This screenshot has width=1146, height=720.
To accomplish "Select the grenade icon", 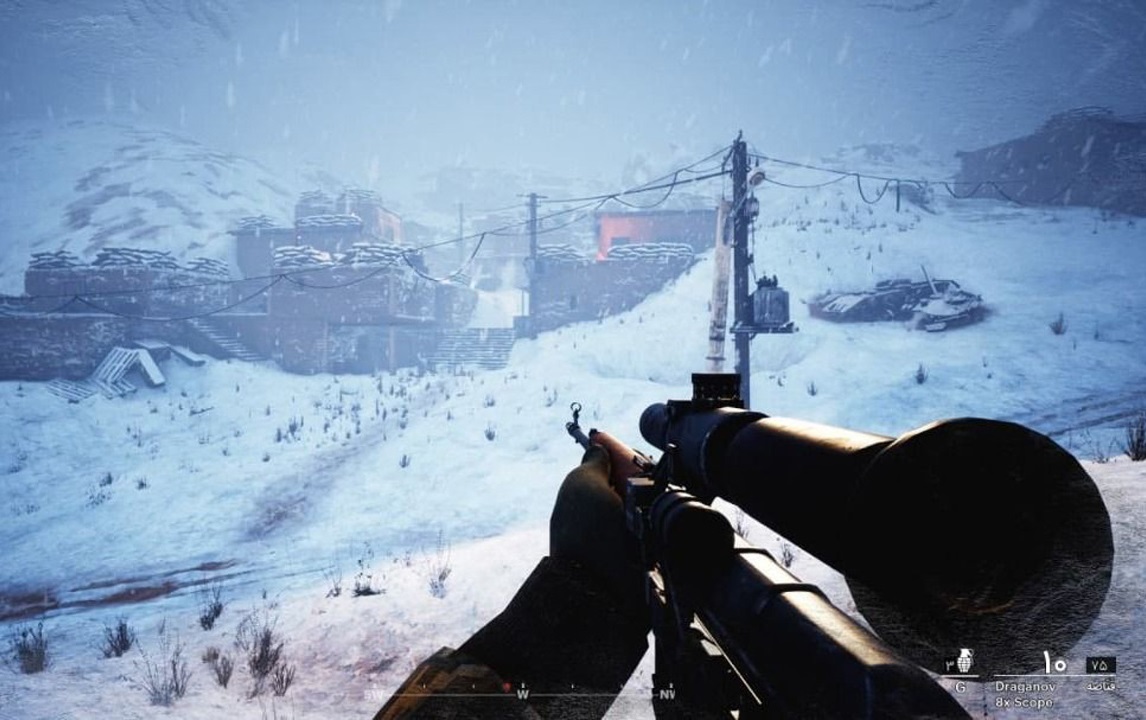I will (x=964, y=662).
